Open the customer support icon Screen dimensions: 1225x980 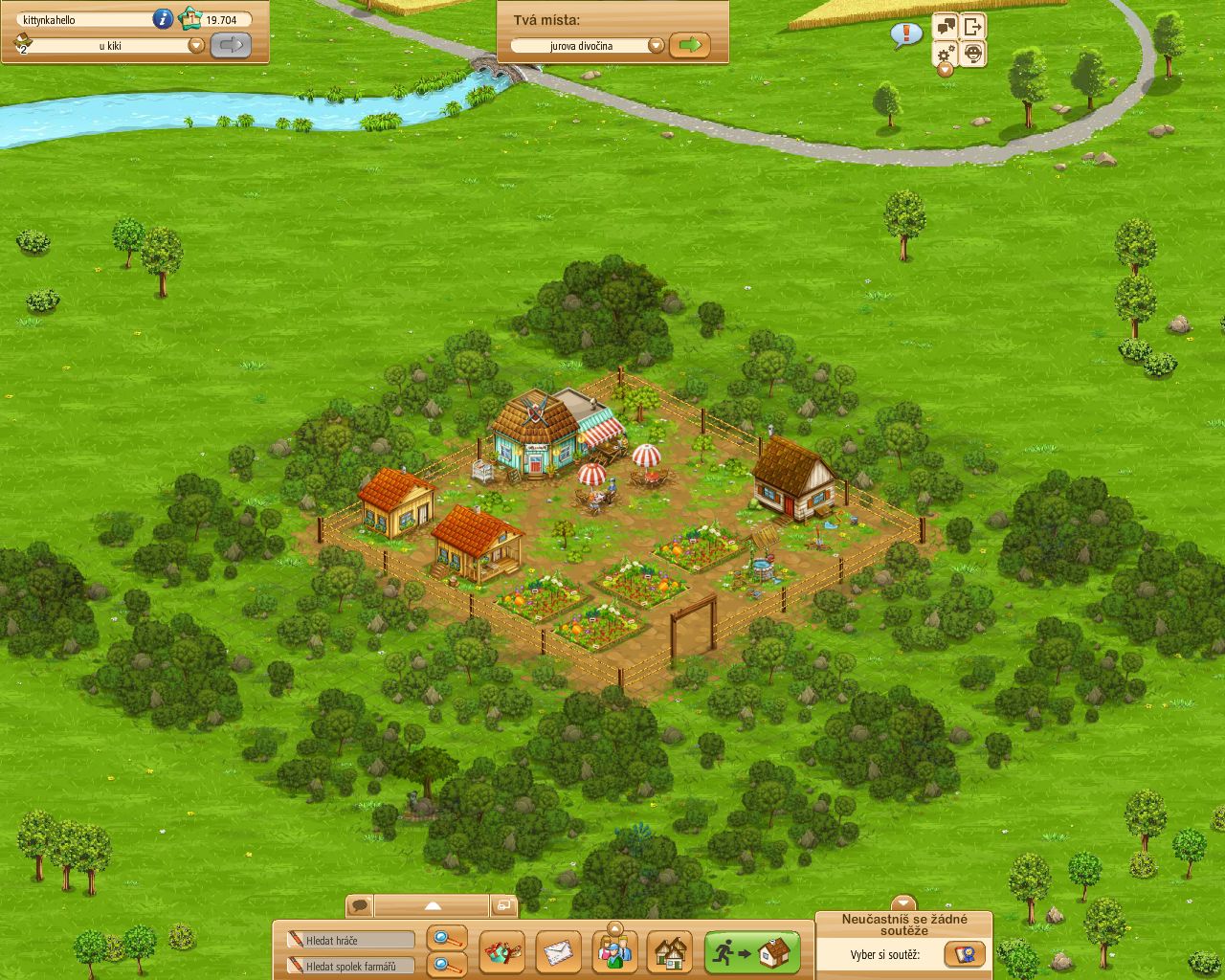pos(974,56)
